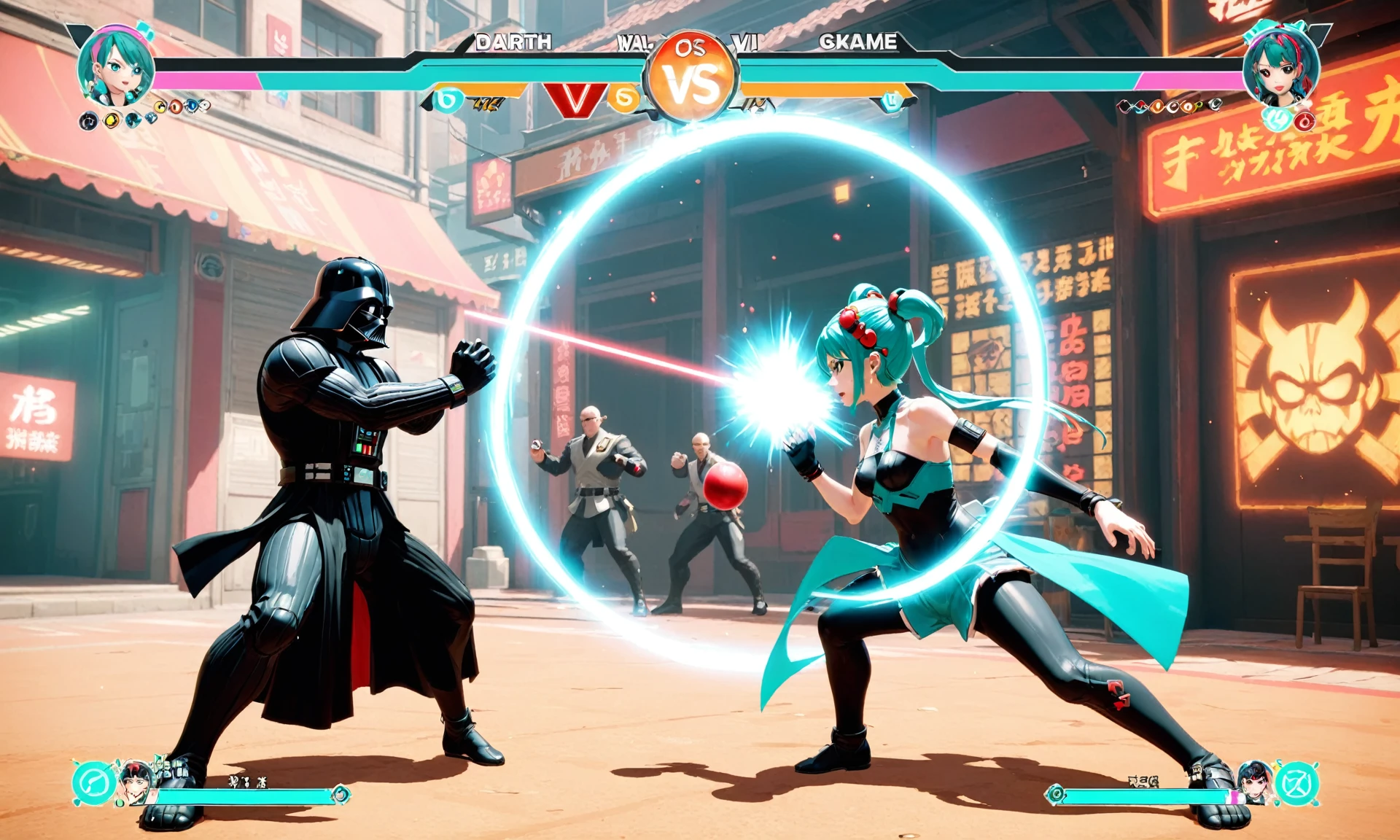
Task: Click the assist portrait beside the right super meter
Action: tap(1256, 782)
